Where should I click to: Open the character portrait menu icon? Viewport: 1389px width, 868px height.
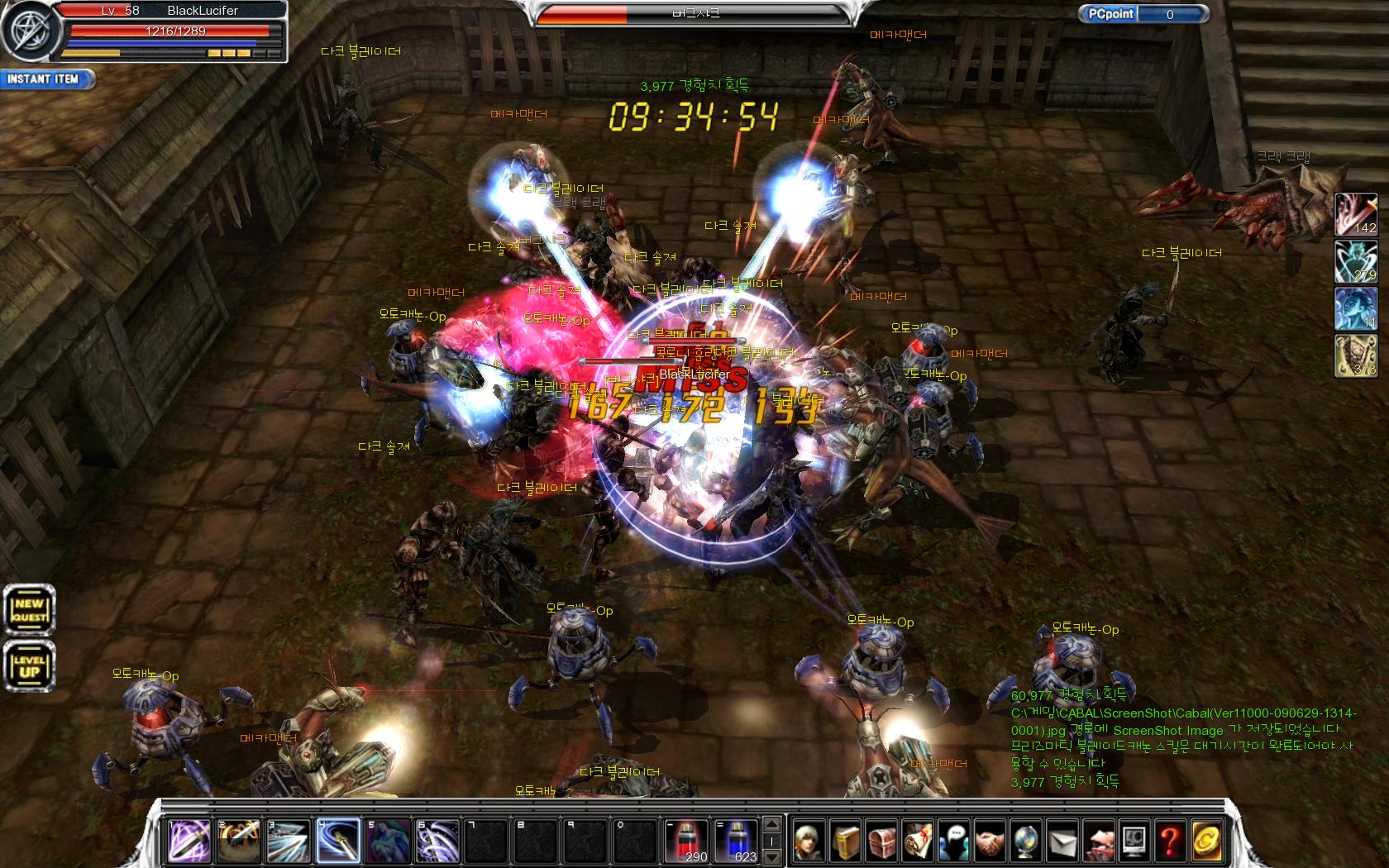tap(809, 842)
